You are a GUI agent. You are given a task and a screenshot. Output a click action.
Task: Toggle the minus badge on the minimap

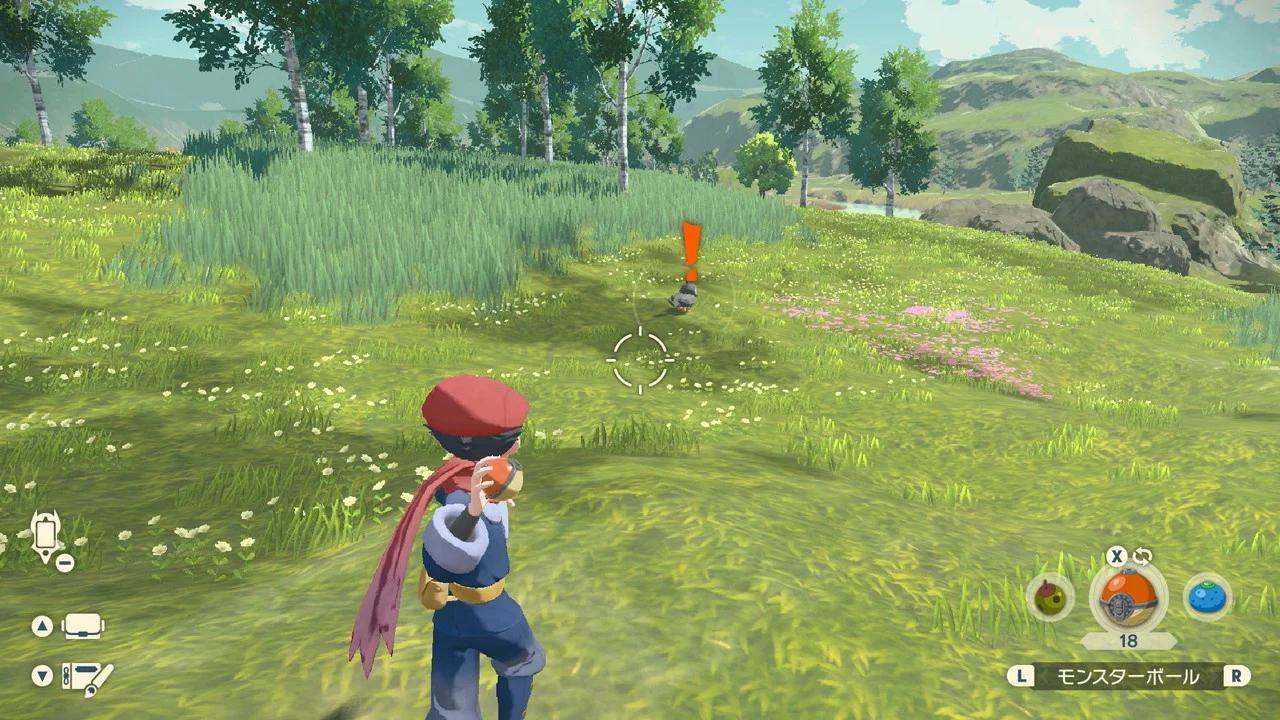(64, 562)
